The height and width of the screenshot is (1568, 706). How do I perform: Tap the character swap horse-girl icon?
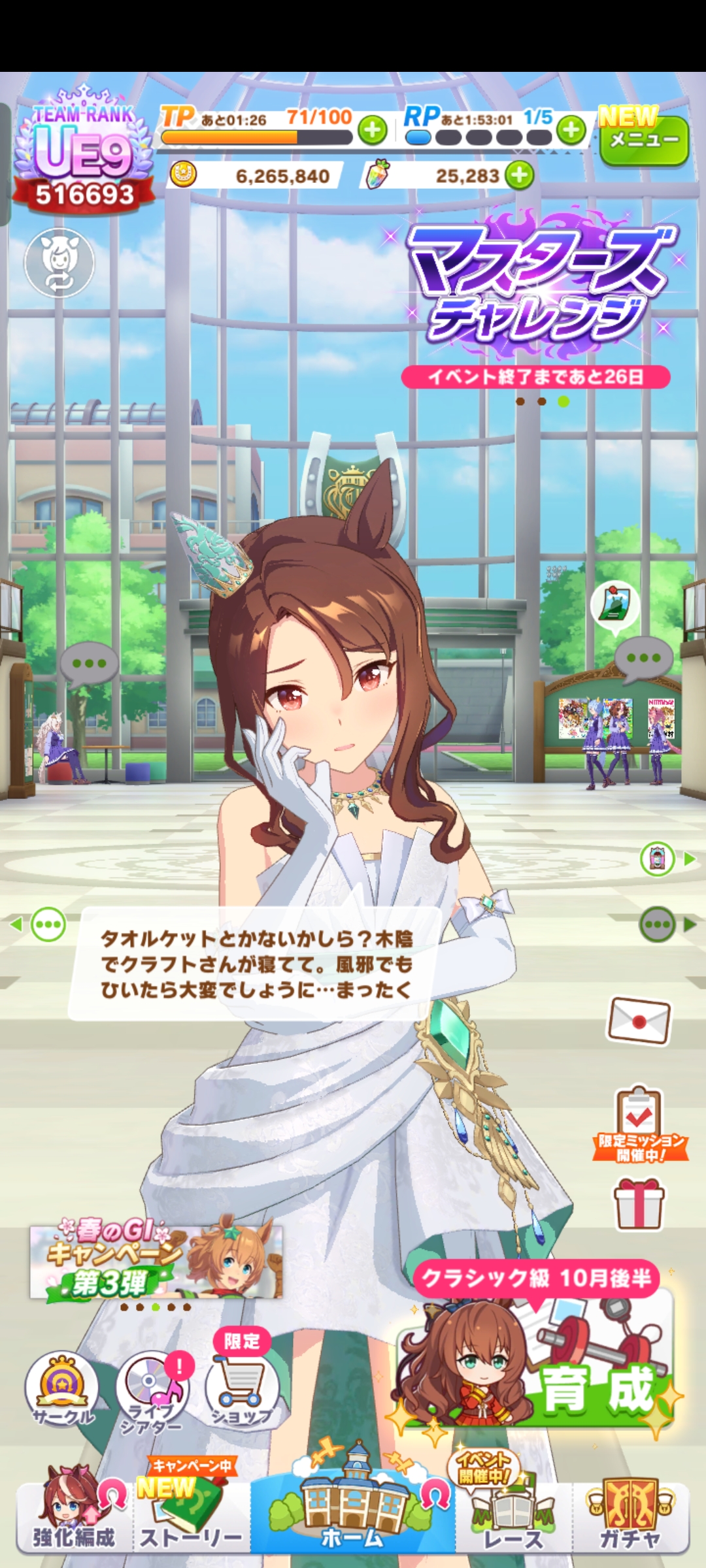point(59,263)
